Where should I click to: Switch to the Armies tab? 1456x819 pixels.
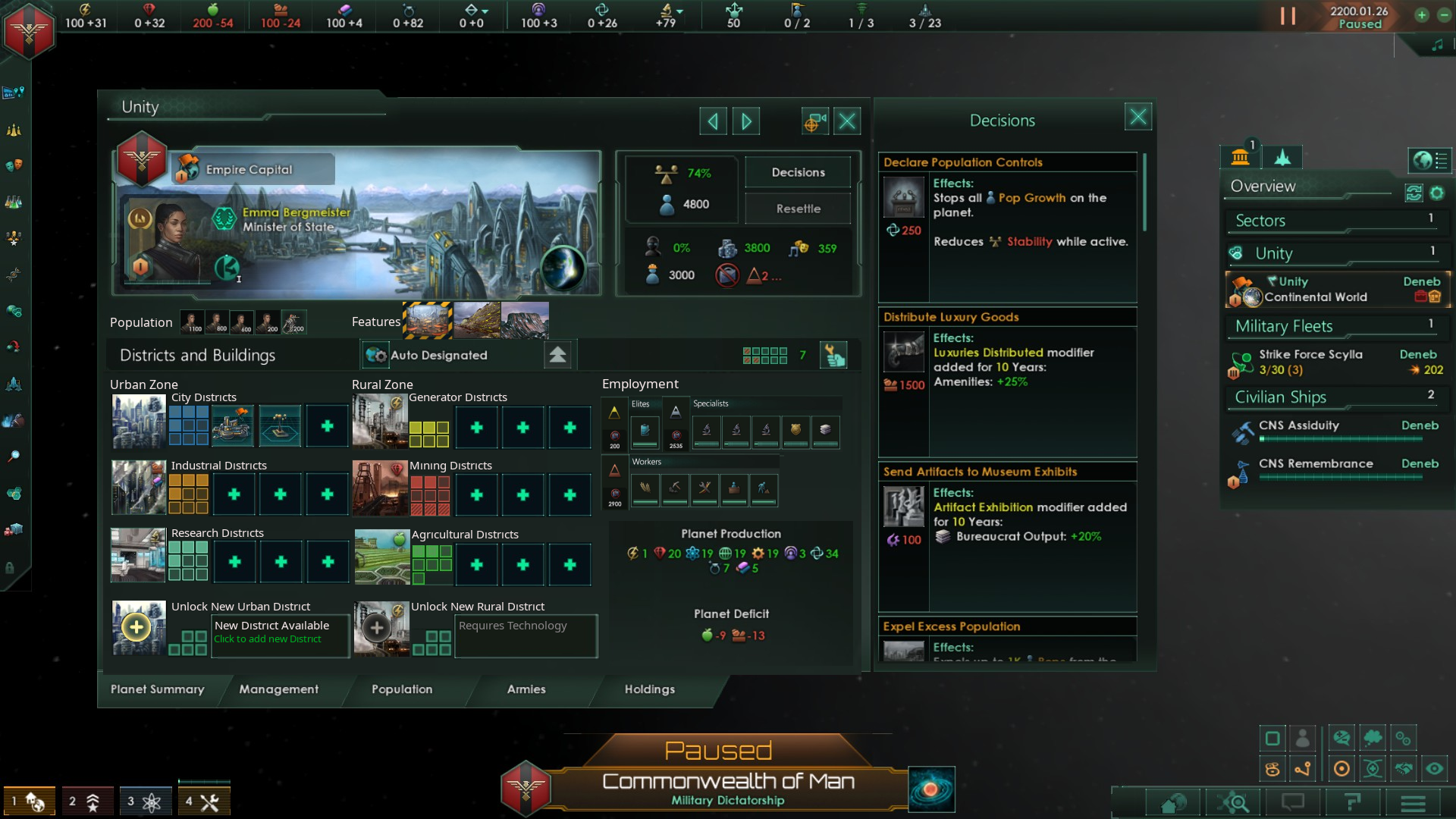pos(526,690)
